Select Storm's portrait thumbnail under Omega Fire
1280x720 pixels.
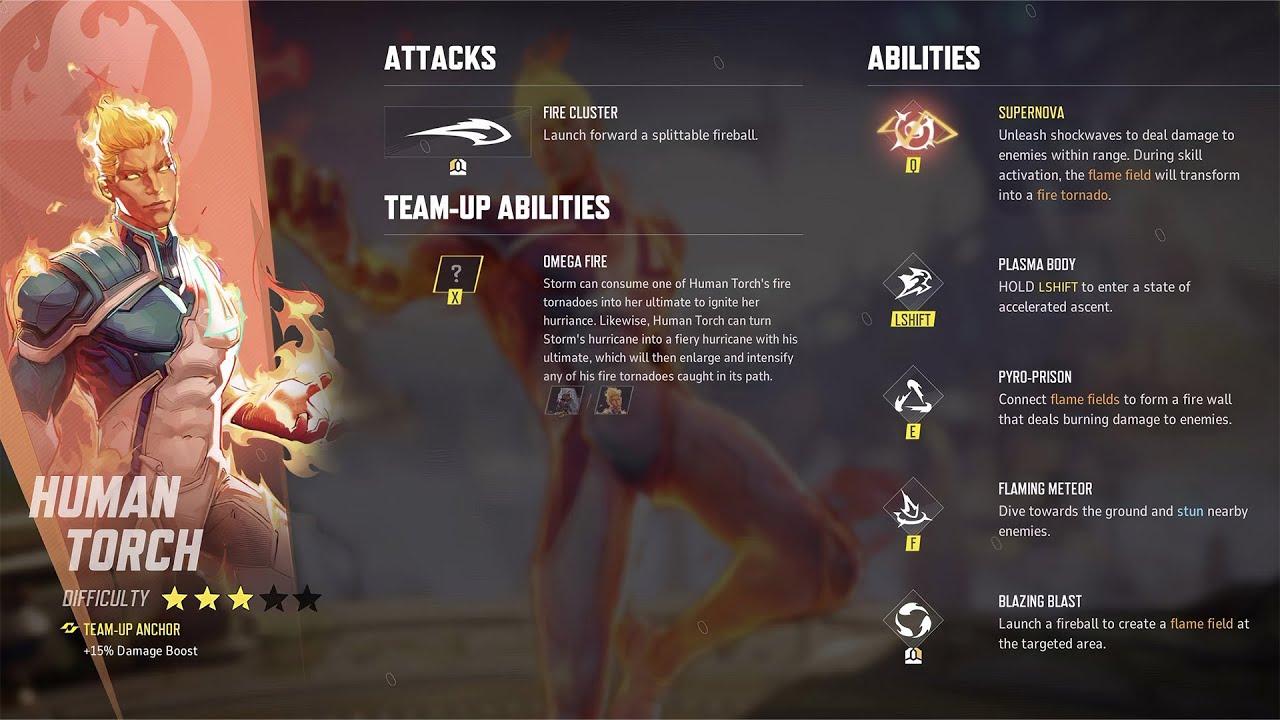pos(563,400)
